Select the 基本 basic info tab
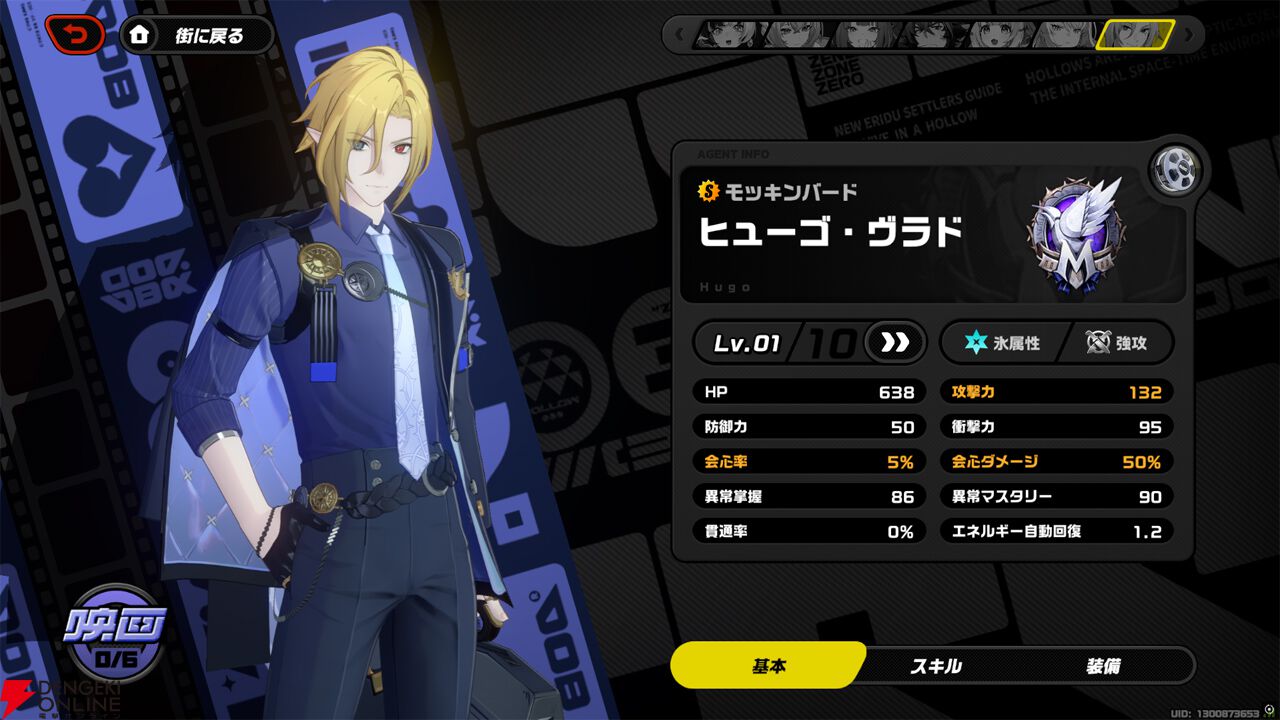This screenshot has width=1280, height=720. point(768,666)
